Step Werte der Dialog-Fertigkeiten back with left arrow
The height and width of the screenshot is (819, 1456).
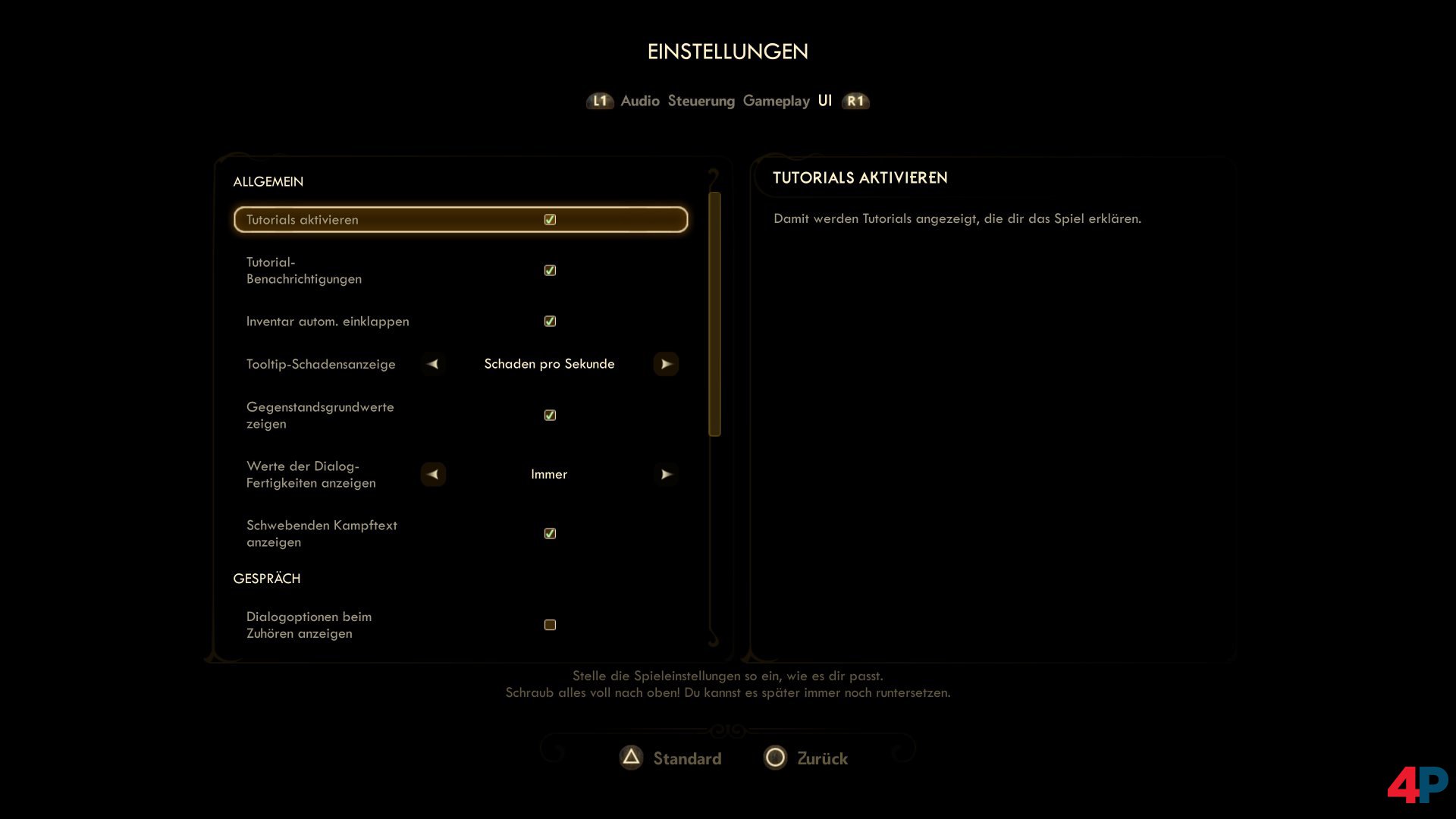coord(433,474)
